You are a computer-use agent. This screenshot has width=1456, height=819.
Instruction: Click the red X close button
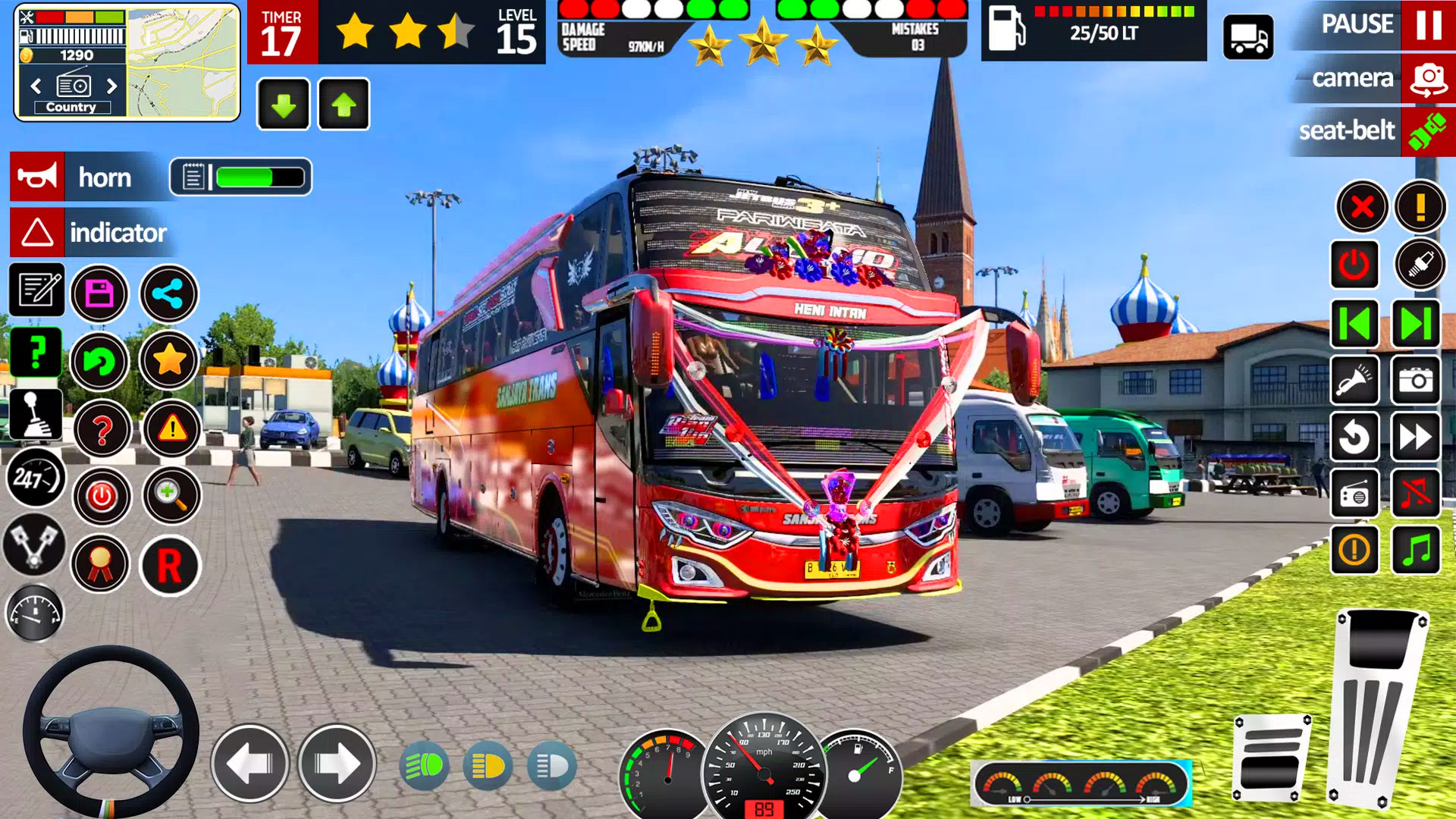[1362, 206]
